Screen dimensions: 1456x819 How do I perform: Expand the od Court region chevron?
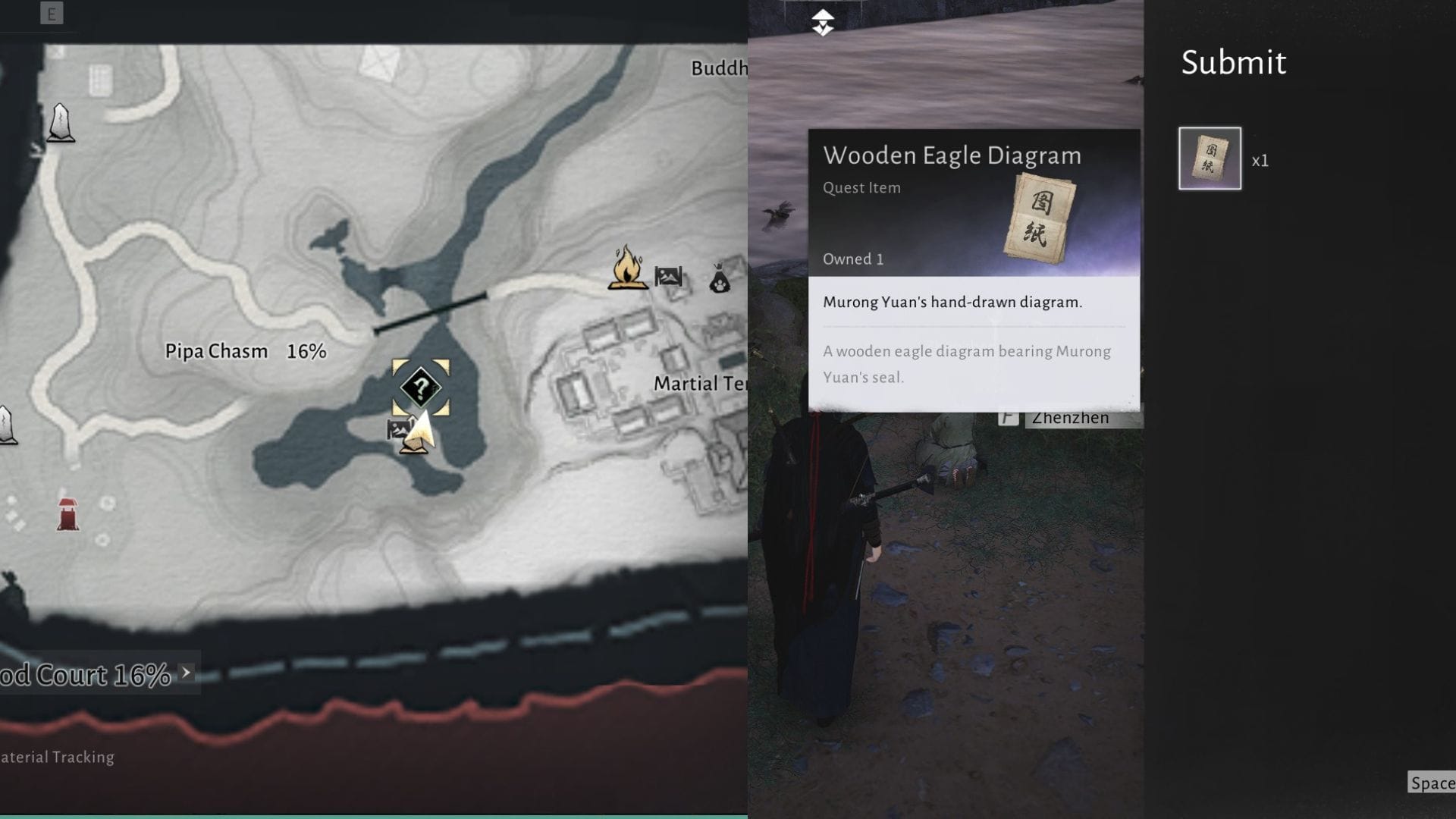coord(184,671)
